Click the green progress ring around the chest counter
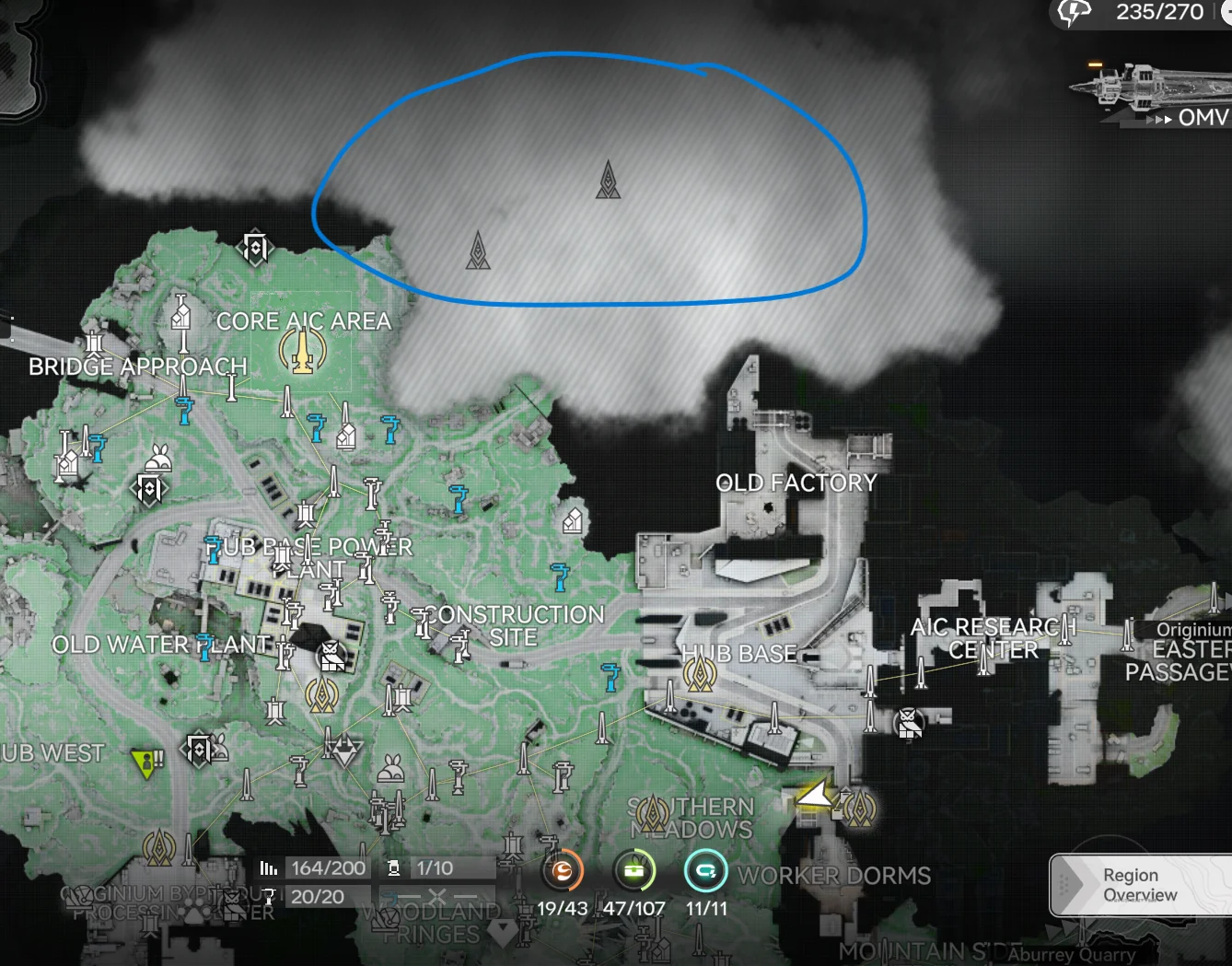1232x966 pixels. point(634,869)
